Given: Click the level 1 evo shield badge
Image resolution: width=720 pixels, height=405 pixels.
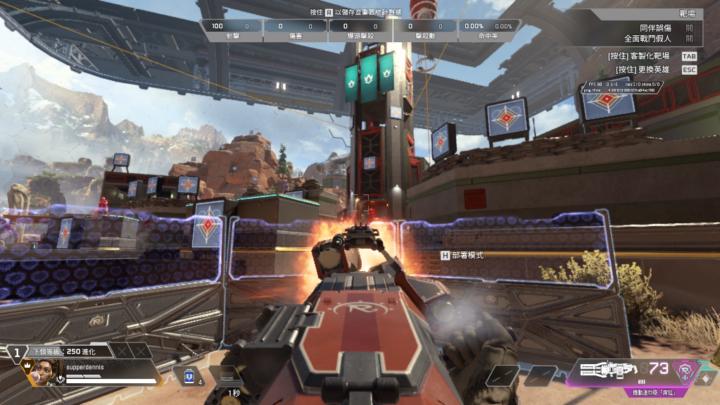Looking at the screenshot, I should [17, 351].
